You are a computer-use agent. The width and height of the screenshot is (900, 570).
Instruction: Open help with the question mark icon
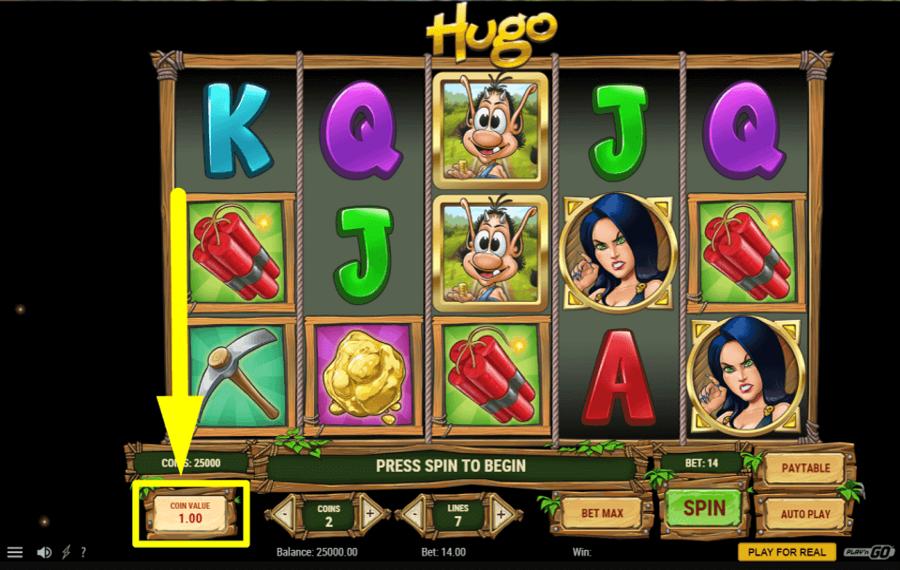pyautogui.click(x=83, y=552)
